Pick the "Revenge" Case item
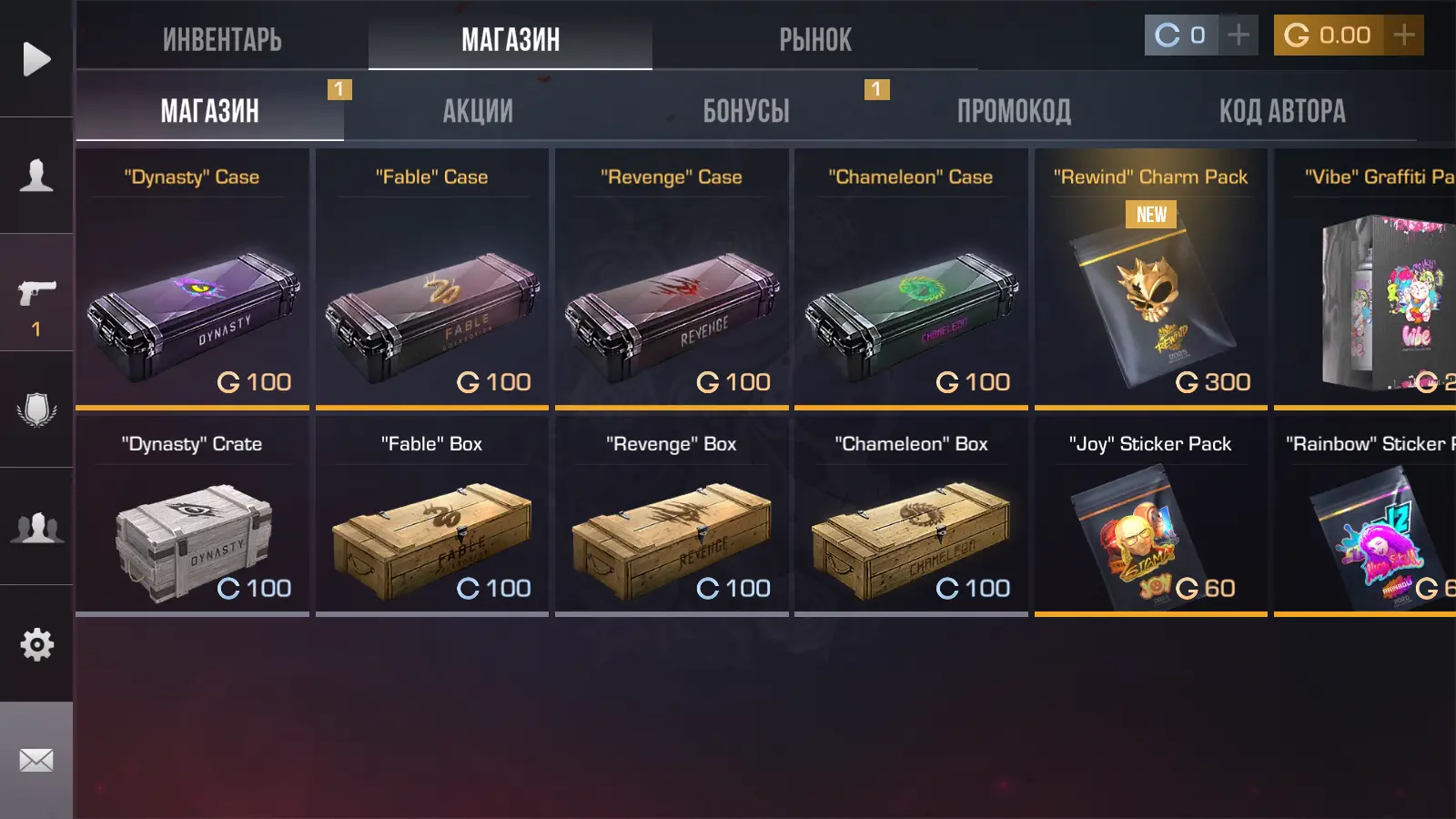 [x=672, y=278]
